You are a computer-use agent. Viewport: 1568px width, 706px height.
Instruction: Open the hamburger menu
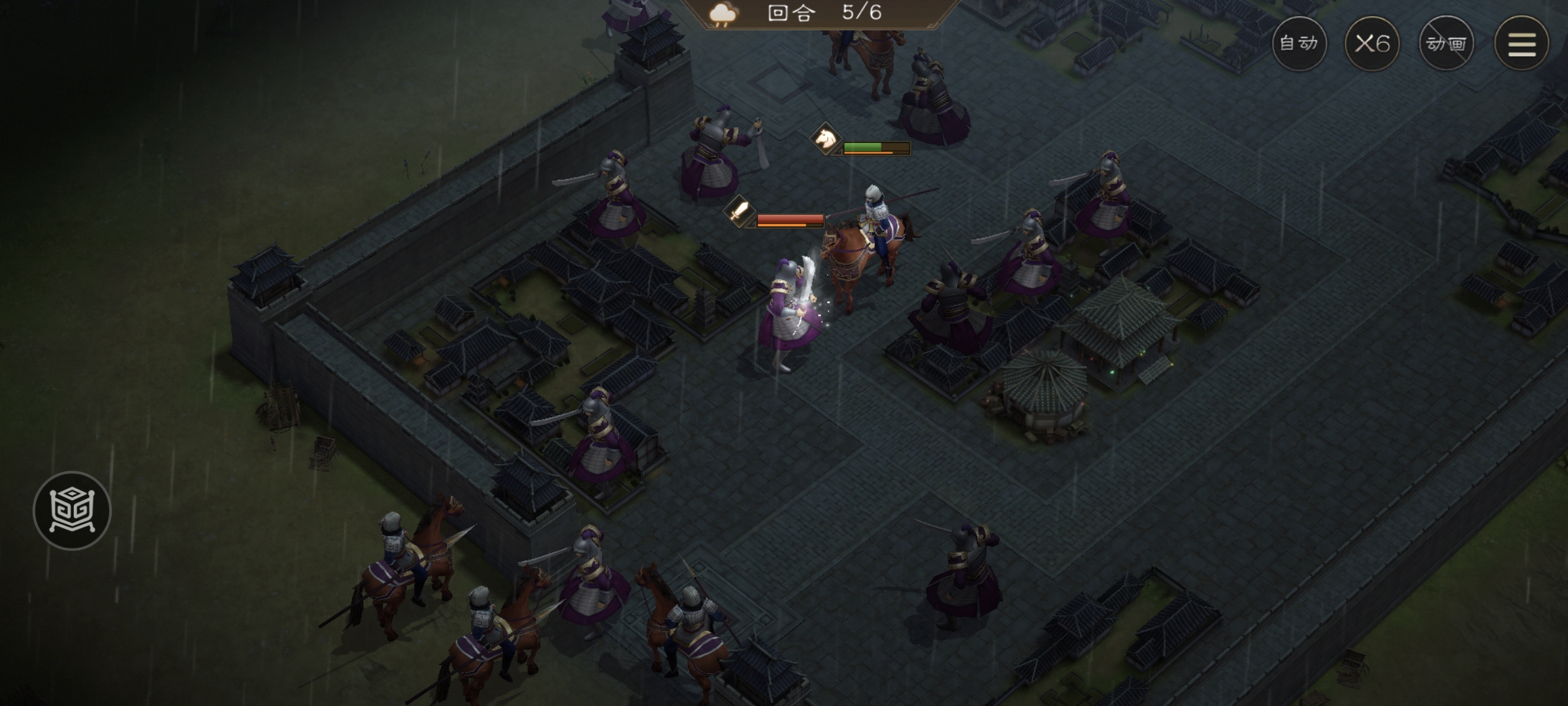pyautogui.click(x=1522, y=43)
